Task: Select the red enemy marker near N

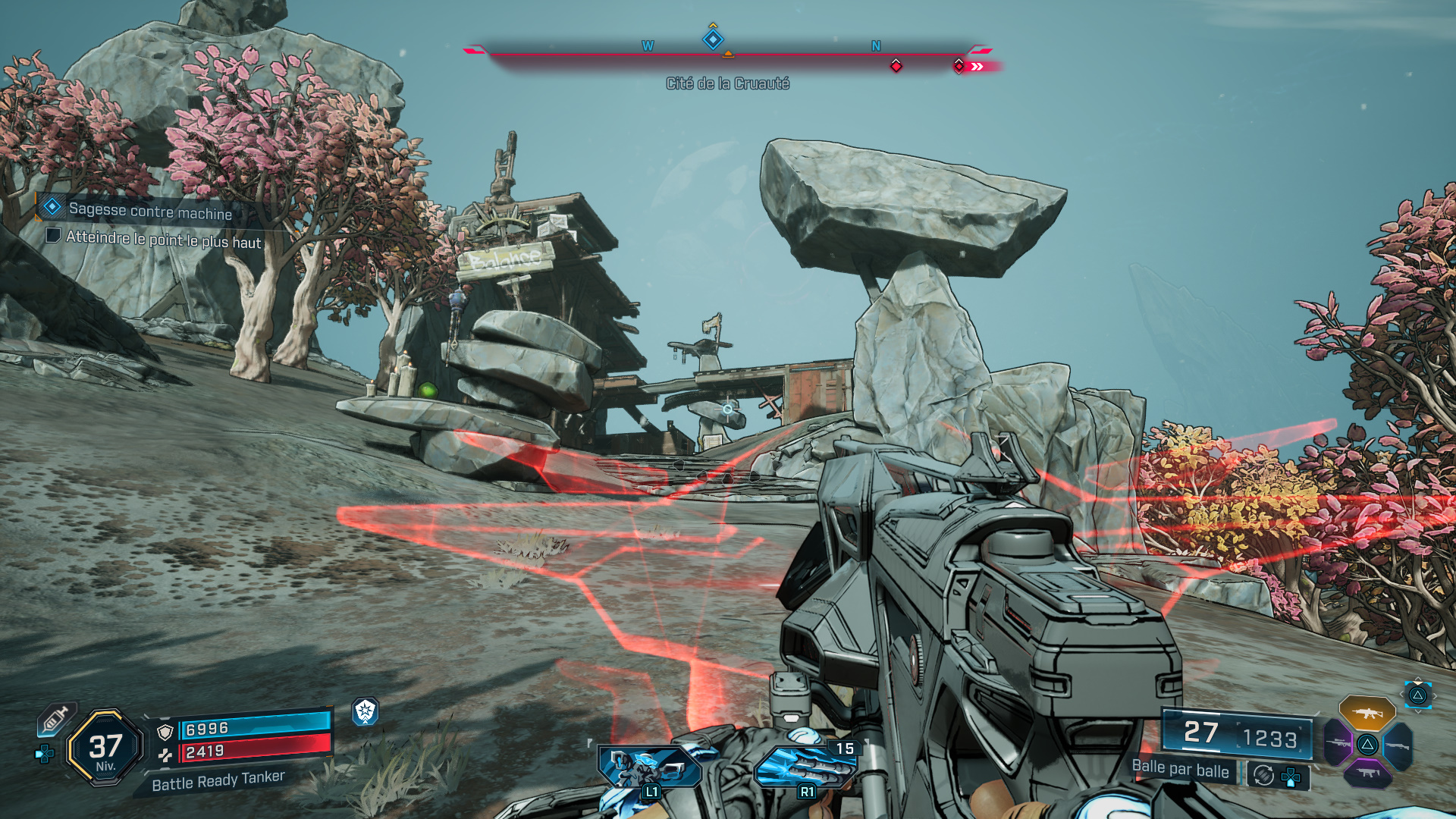Action: pyautogui.click(x=896, y=66)
